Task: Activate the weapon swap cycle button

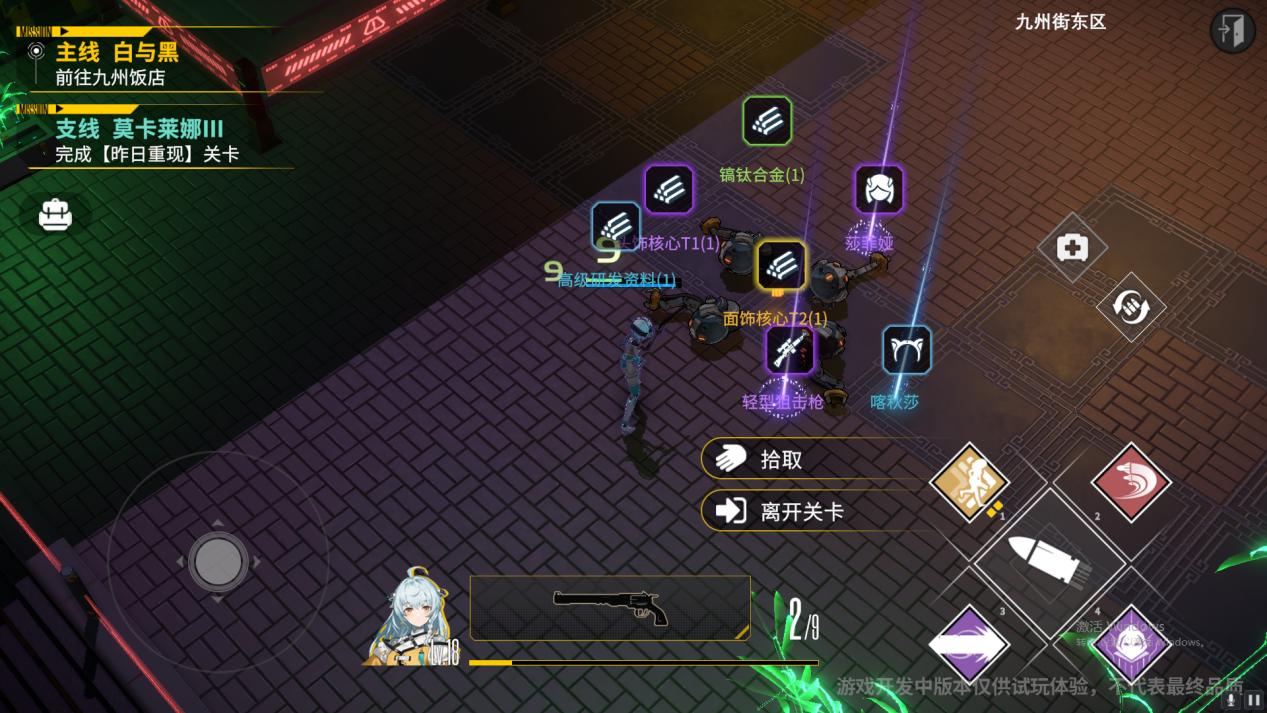Action: coord(1130,306)
